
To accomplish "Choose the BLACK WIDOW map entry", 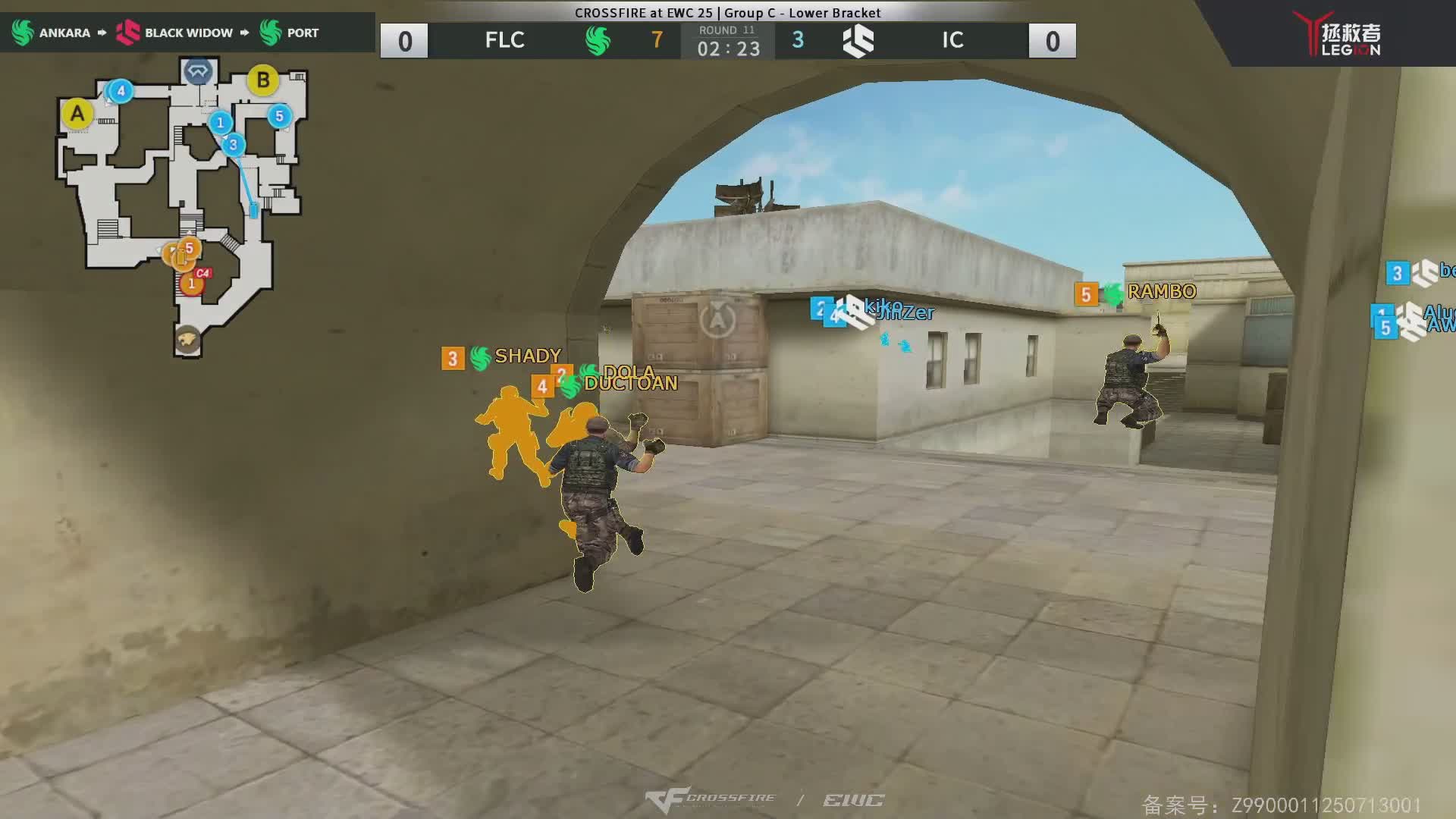I will [x=175, y=33].
